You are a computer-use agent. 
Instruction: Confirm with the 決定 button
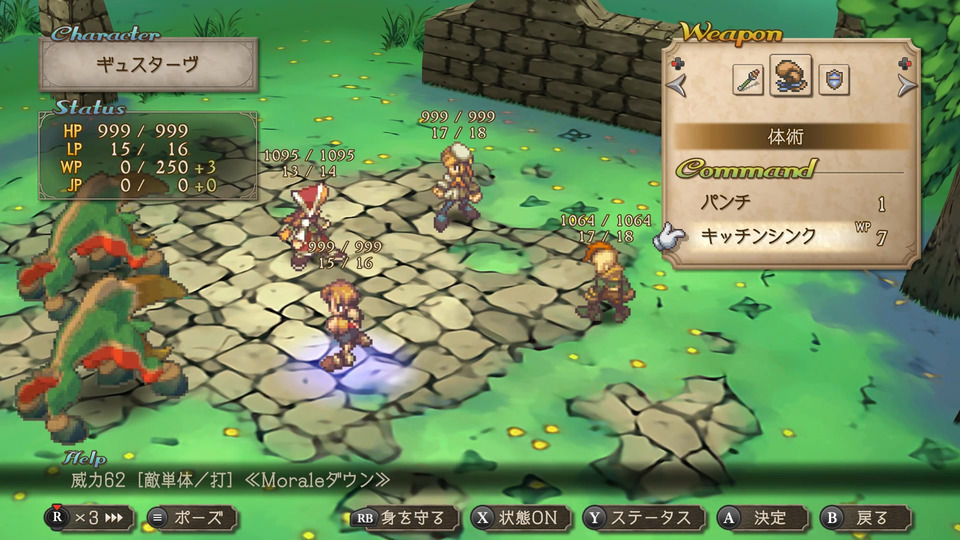758,518
